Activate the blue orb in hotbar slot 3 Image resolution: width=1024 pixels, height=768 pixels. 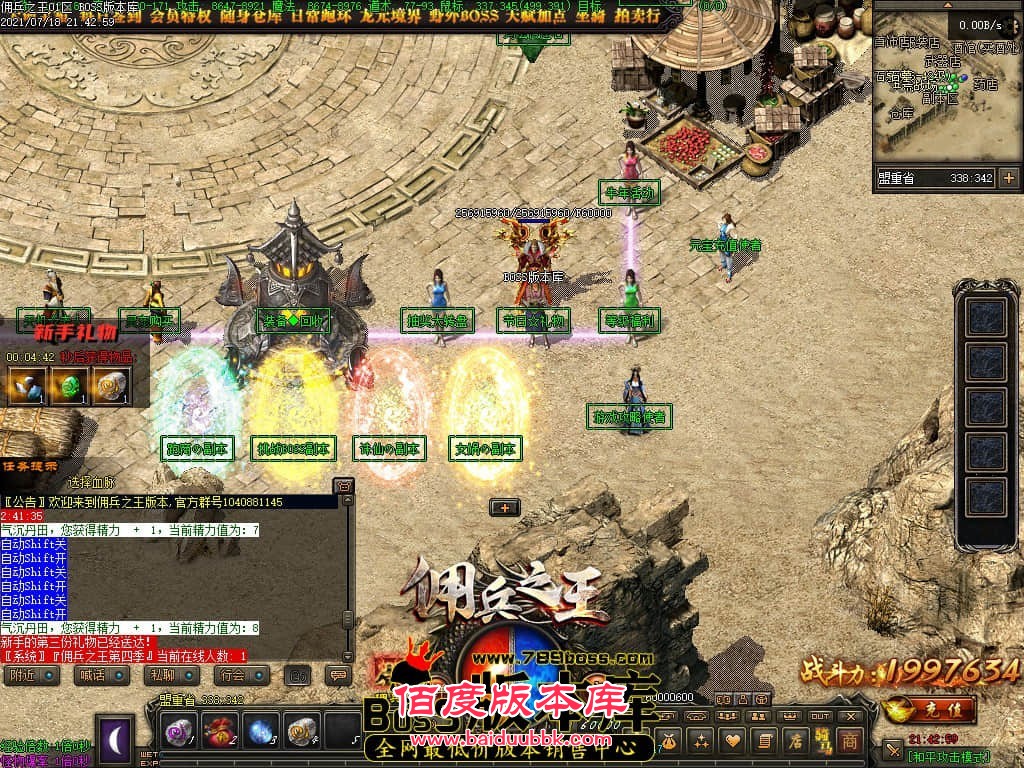(x=261, y=731)
